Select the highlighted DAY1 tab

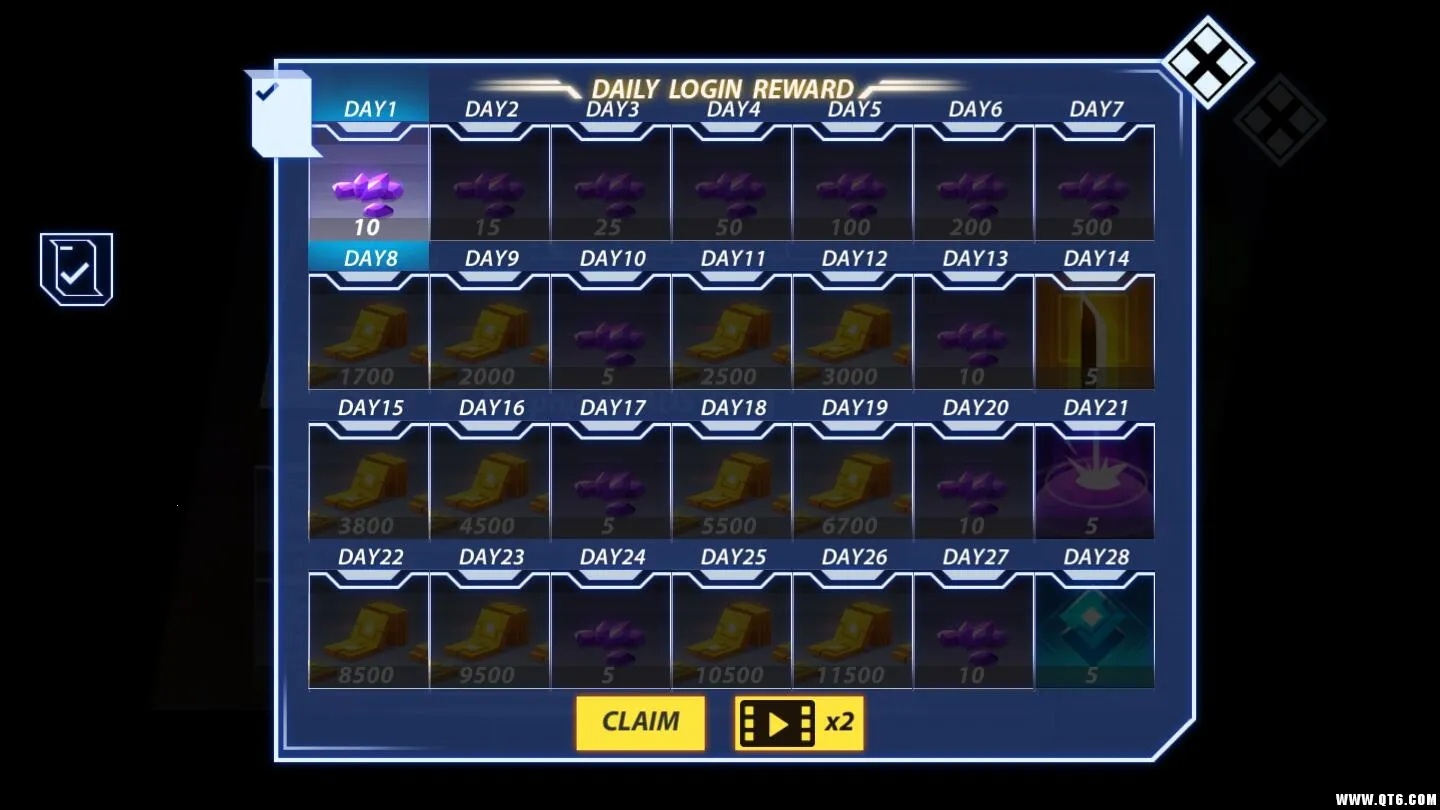[x=370, y=106]
